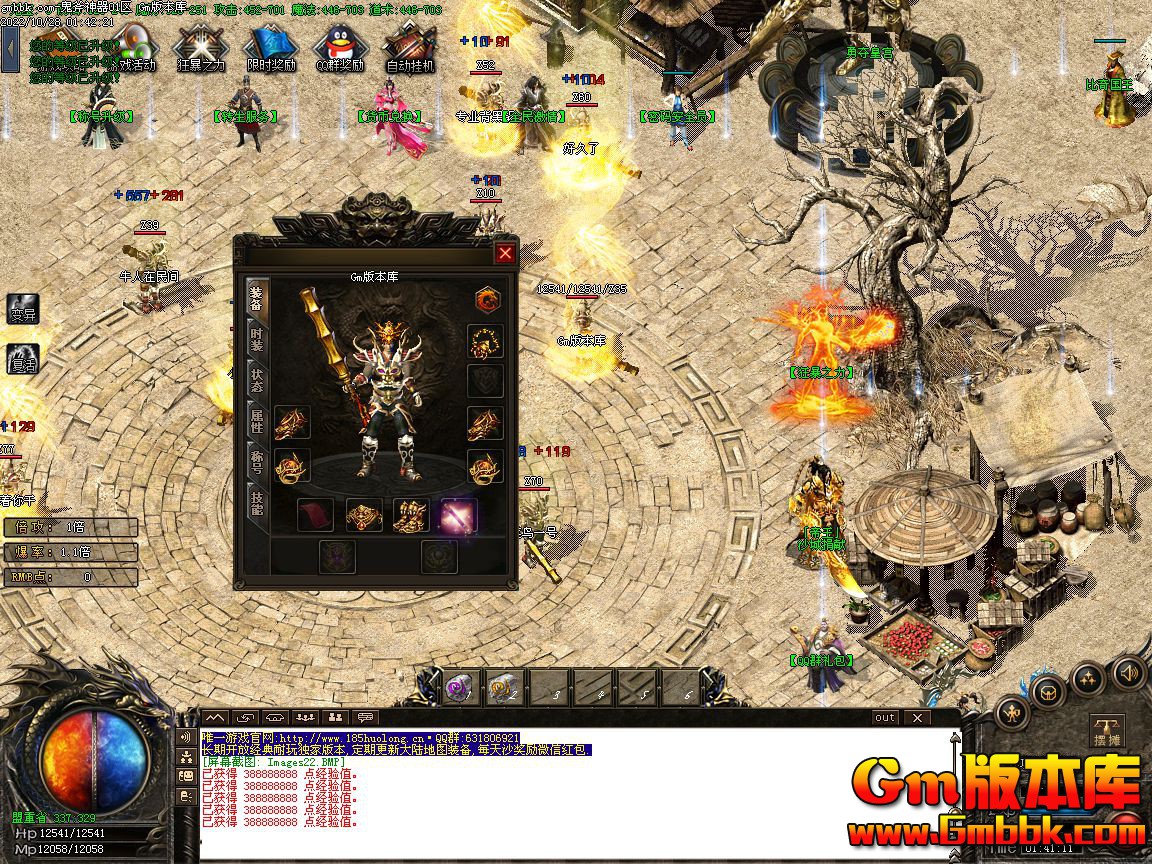Select the red cloth item slot

pos(315,516)
